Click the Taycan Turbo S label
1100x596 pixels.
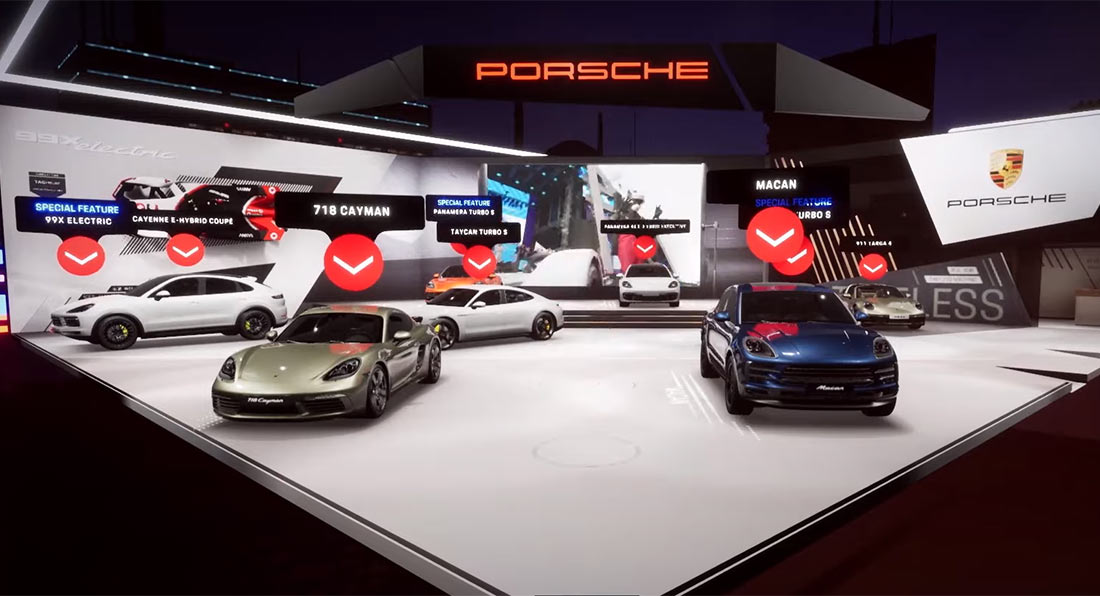pyautogui.click(x=479, y=231)
